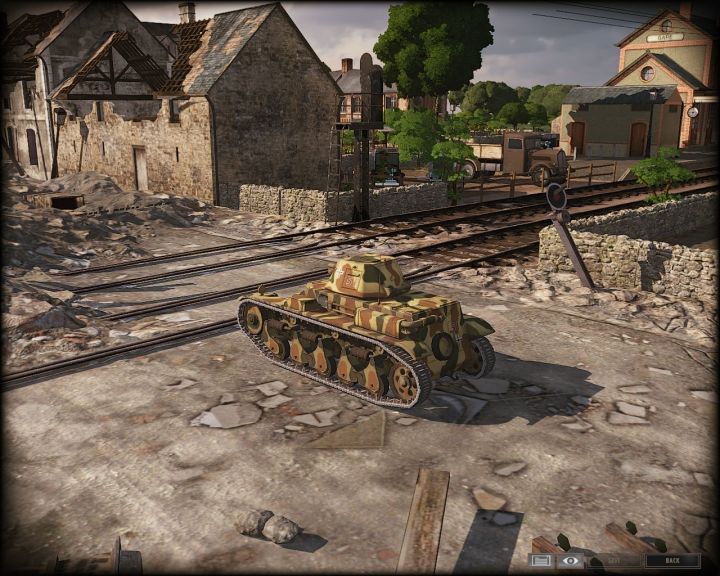Click the Back button
This screenshot has width=720, height=576.
673,561
